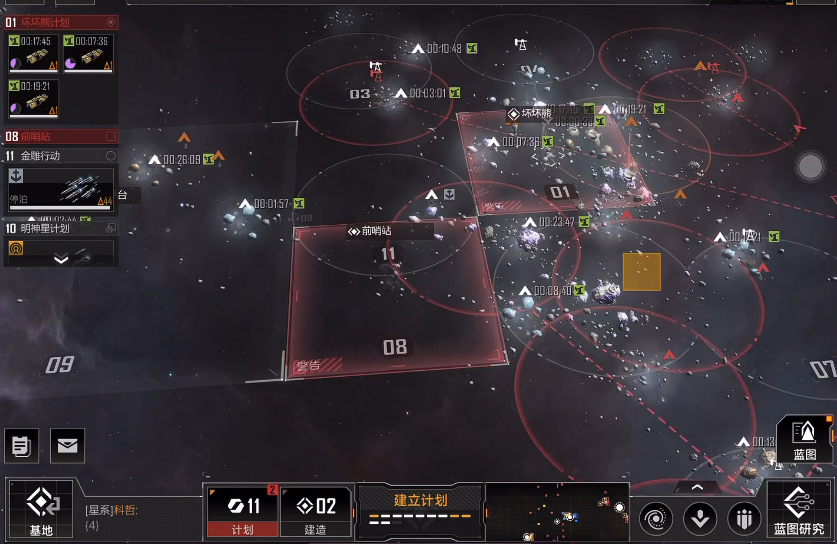This screenshot has height=544, width=837.
Task: Expand the plan list with the down chevron
Action: coord(61,259)
